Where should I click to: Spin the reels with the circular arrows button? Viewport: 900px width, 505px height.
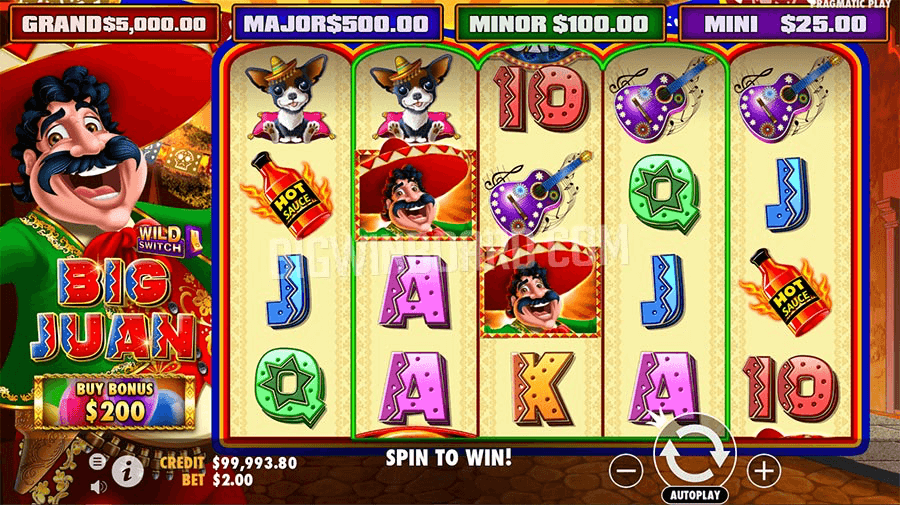point(694,453)
